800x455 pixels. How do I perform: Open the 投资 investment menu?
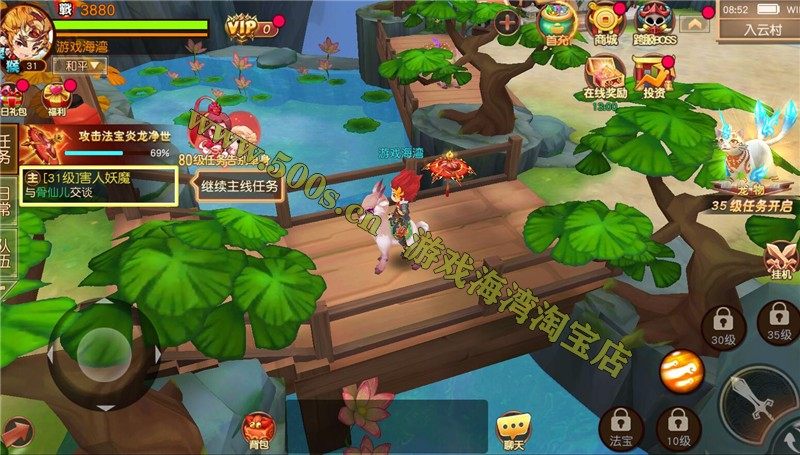[655, 75]
